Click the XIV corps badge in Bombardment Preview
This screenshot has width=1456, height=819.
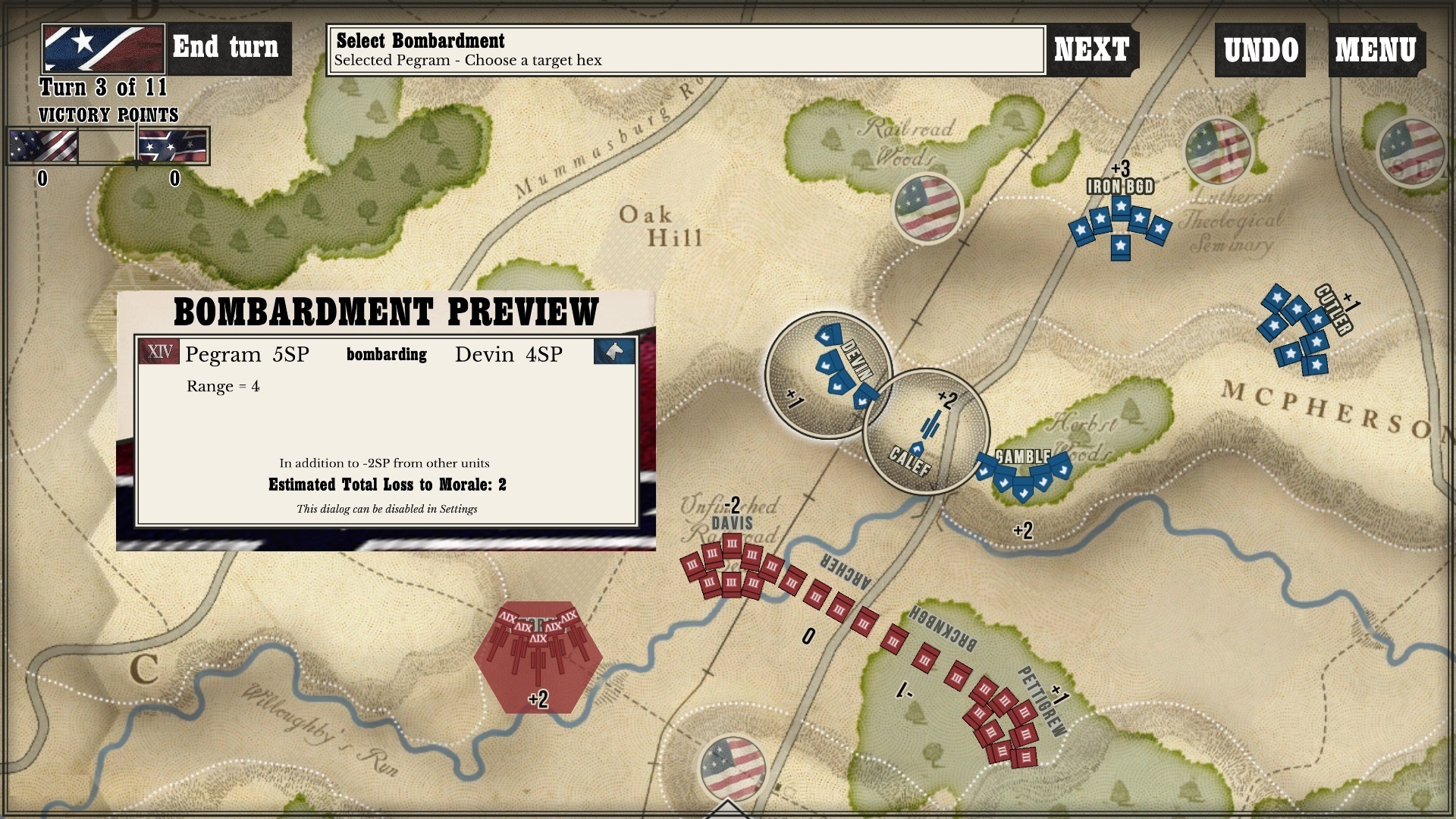tap(158, 353)
